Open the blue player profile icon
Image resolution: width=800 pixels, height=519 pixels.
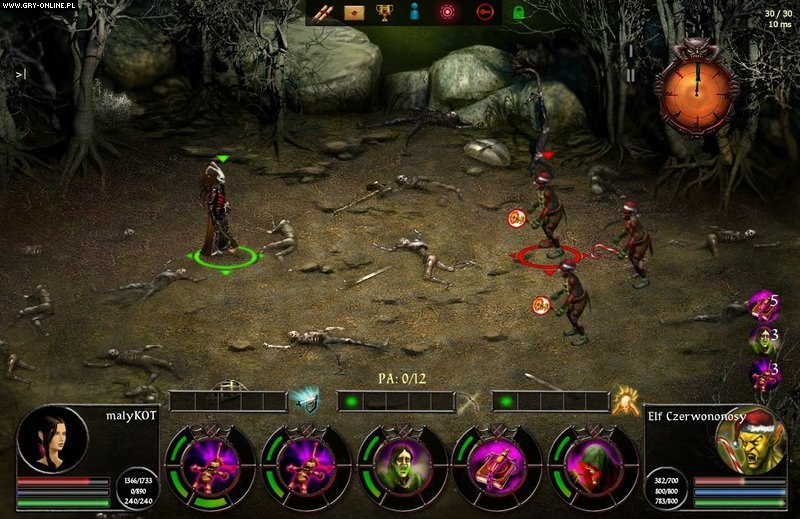point(414,12)
